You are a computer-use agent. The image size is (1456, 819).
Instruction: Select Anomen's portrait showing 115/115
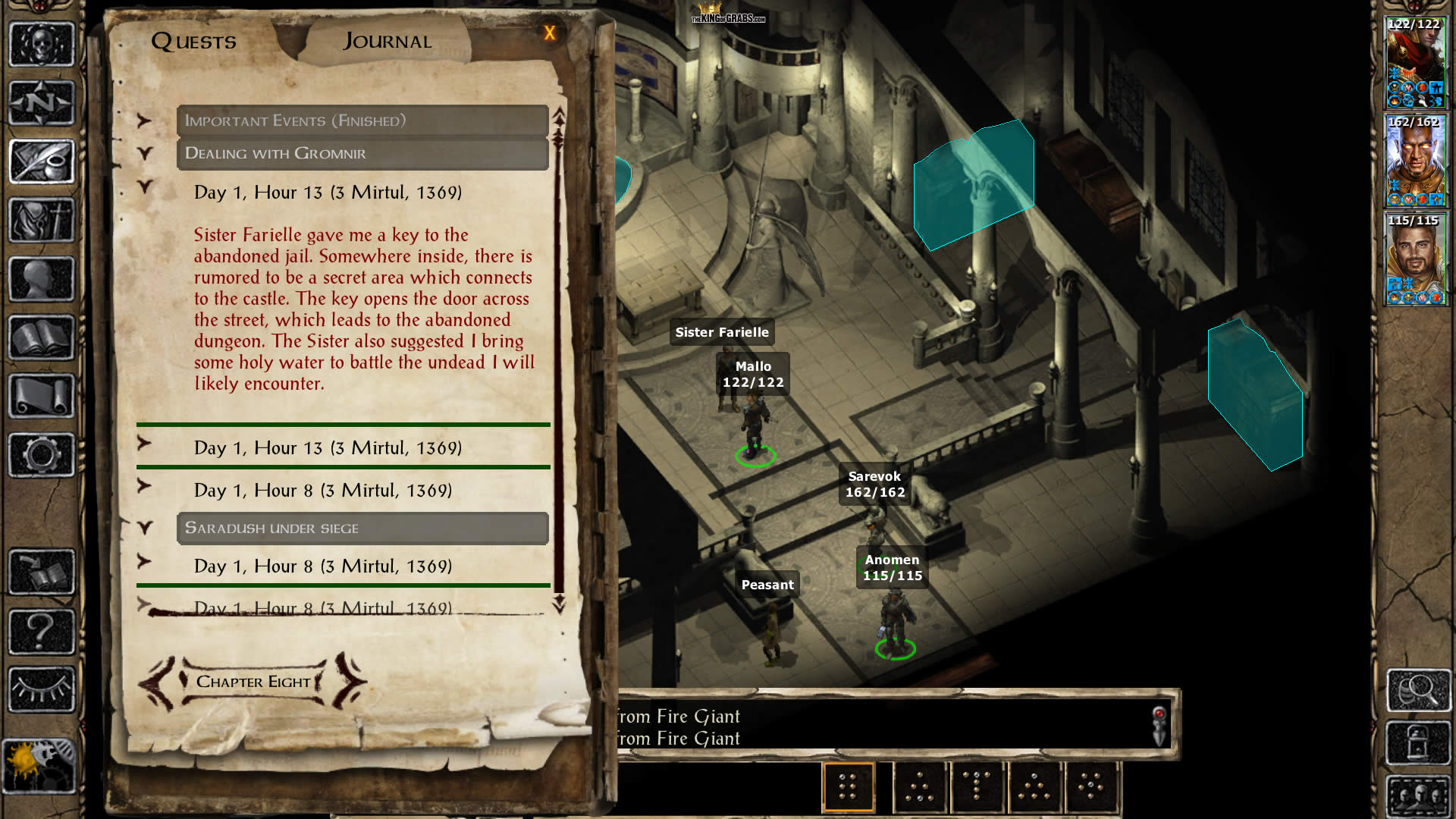[x=1415, y=259]
